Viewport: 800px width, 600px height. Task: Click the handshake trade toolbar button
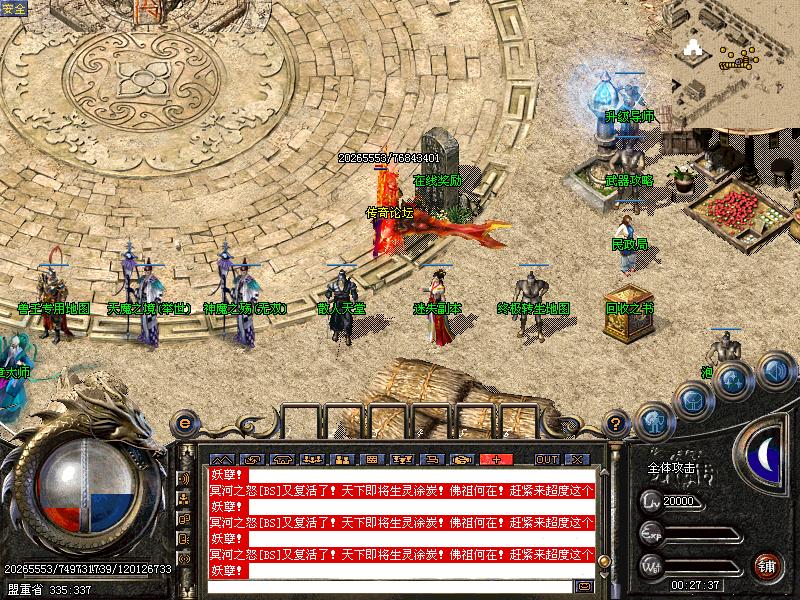point(460,459)
